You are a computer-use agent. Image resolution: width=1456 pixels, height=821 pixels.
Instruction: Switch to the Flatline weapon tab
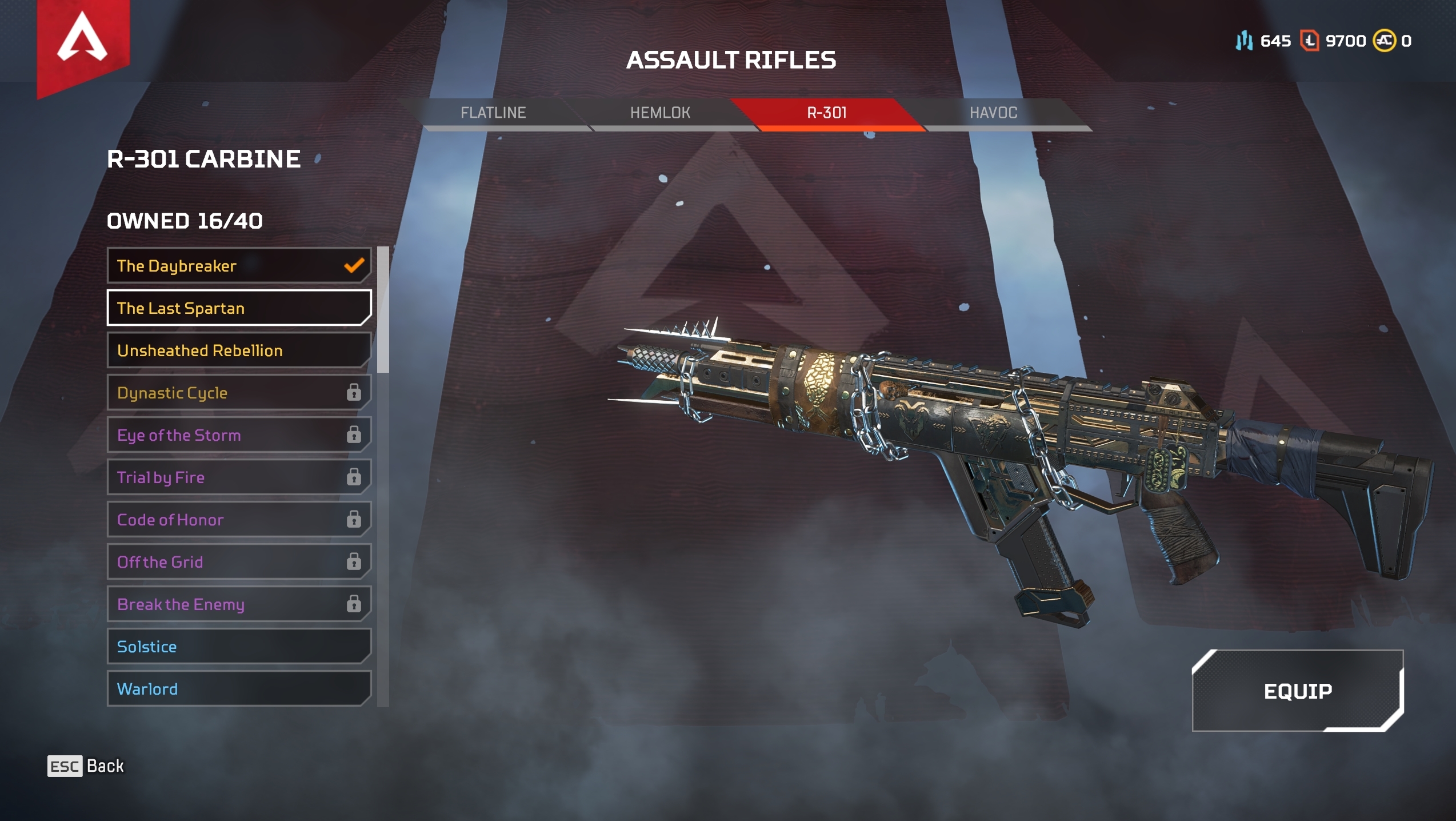pos(493,113)
